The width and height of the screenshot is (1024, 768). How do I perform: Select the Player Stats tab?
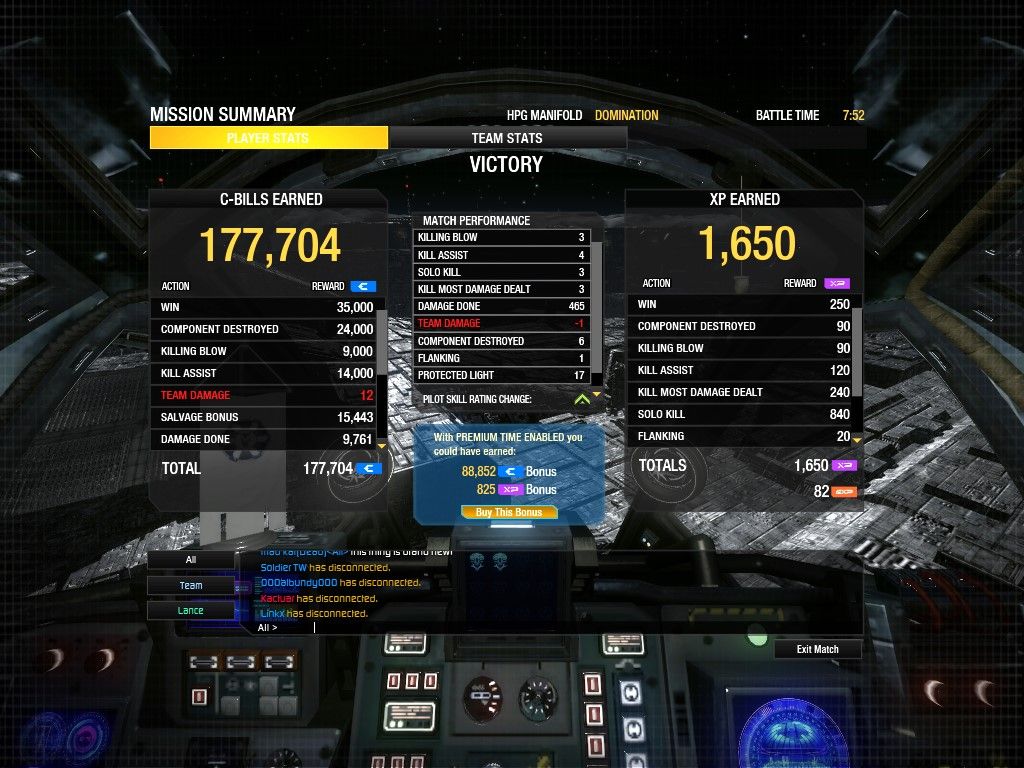pyautogui.click(x=268, y=138)
